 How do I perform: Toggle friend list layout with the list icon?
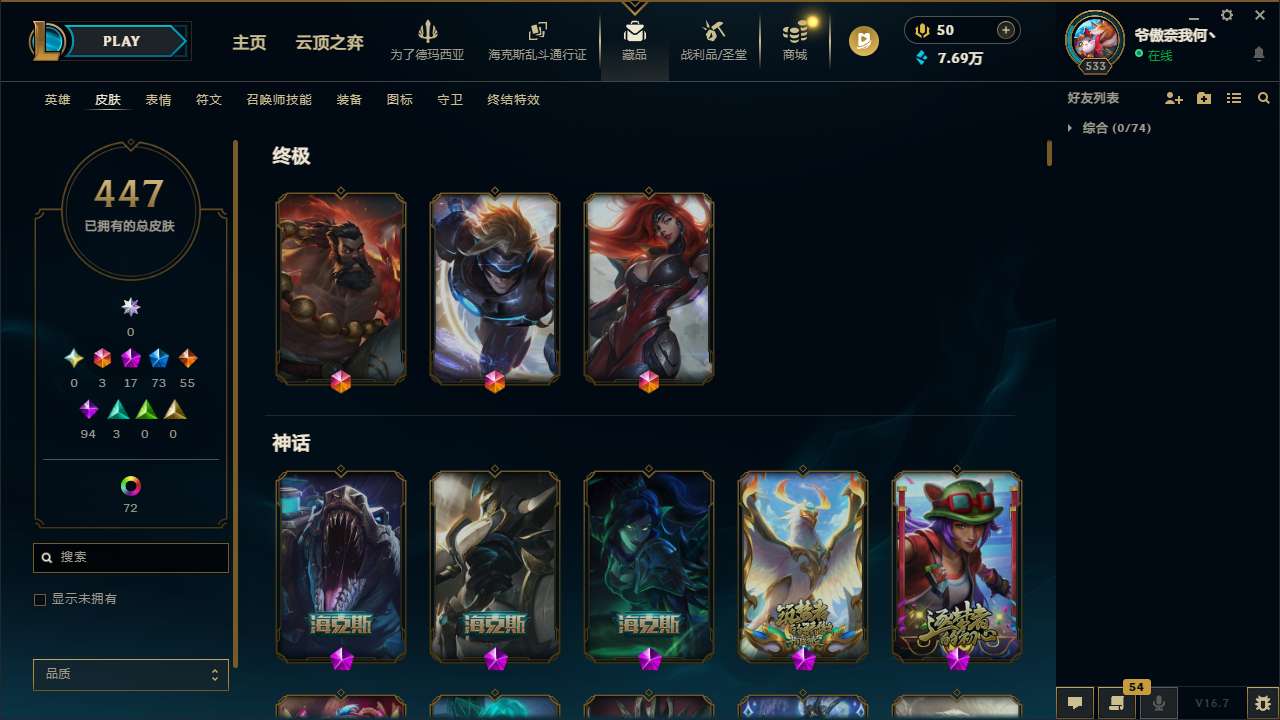[1234, 97]
